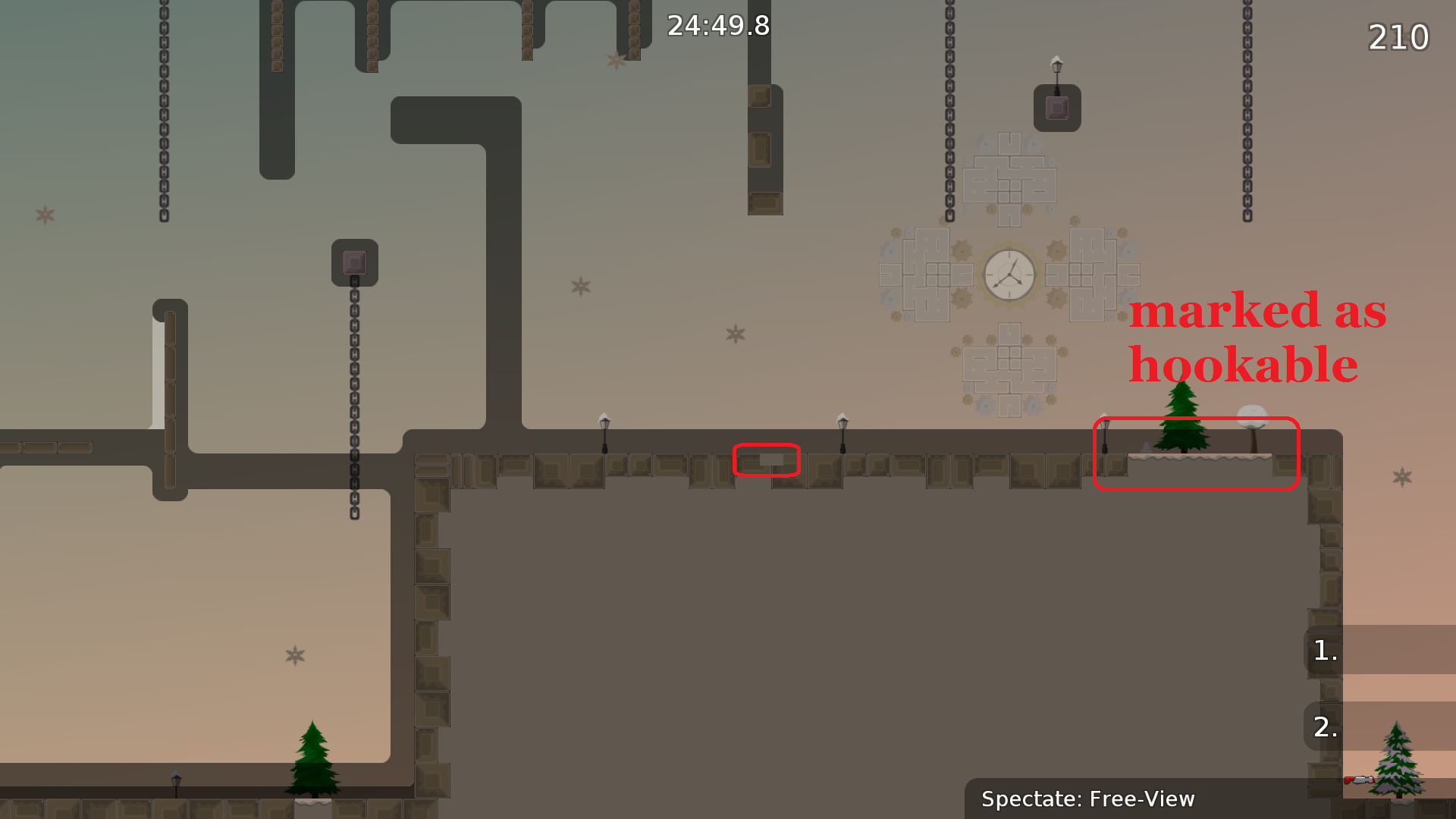Open the Spectate: Free-View bar

[x=1088, y=799]
